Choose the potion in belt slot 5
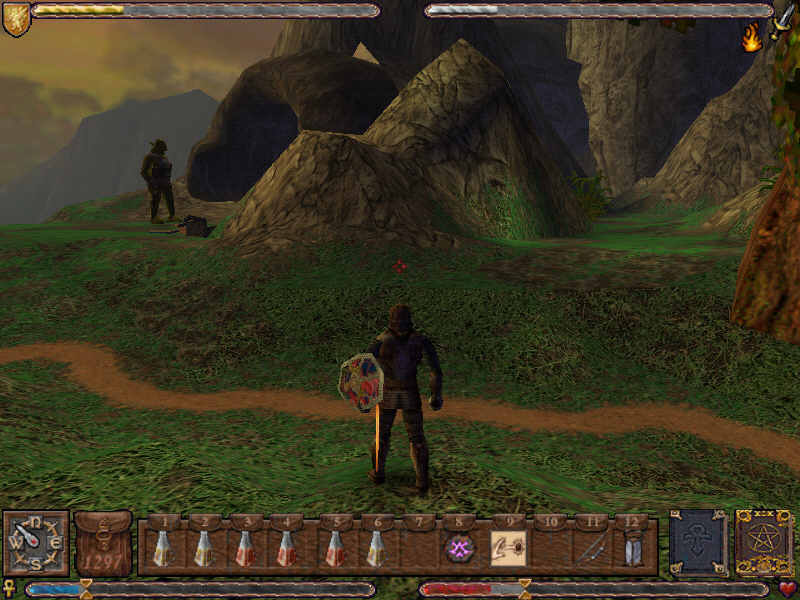Image resolution: width=800 pixels, height=600 pixels. click(x=335, y=548)
